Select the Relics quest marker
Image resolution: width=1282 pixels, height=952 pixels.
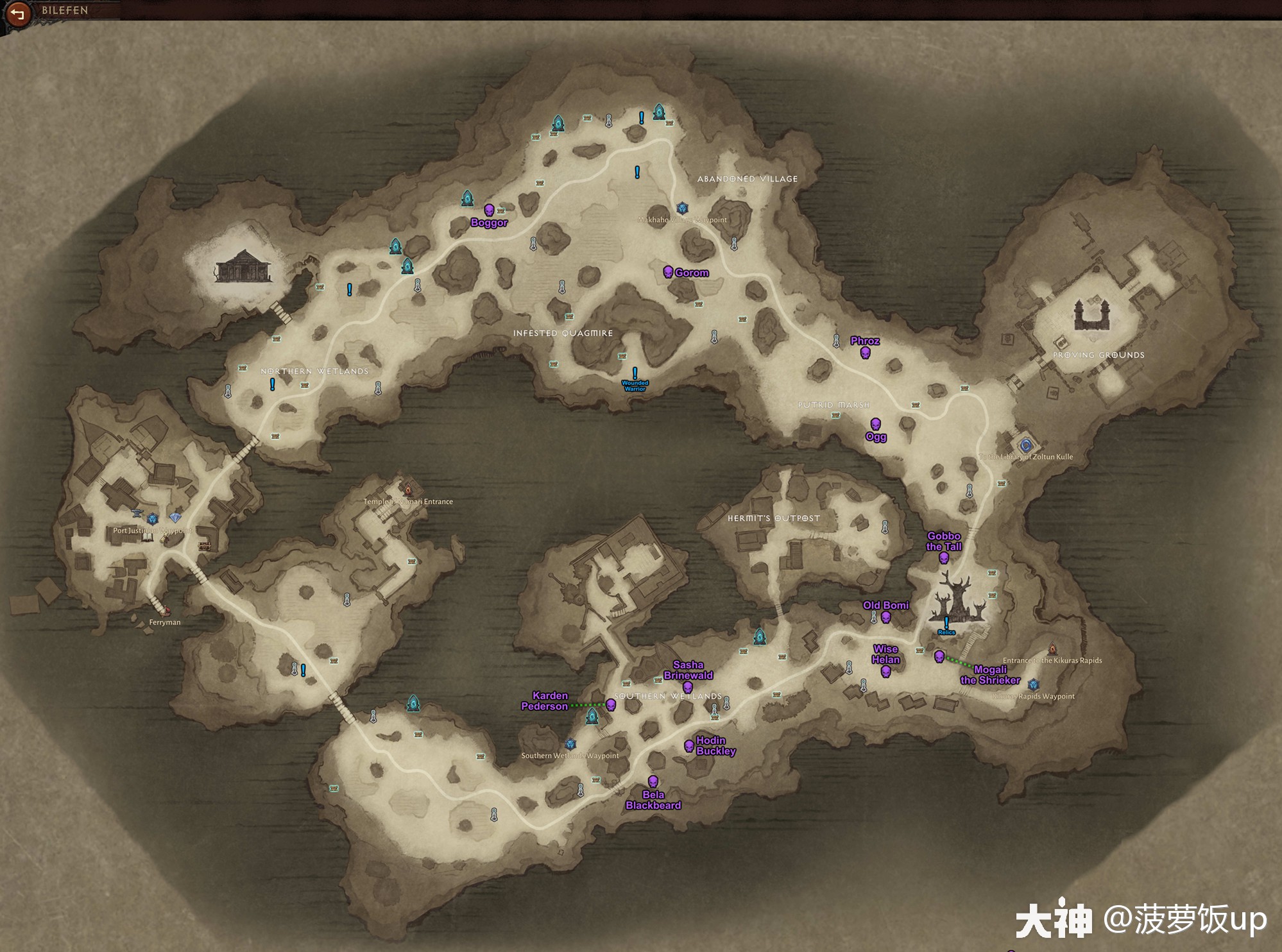946,622
